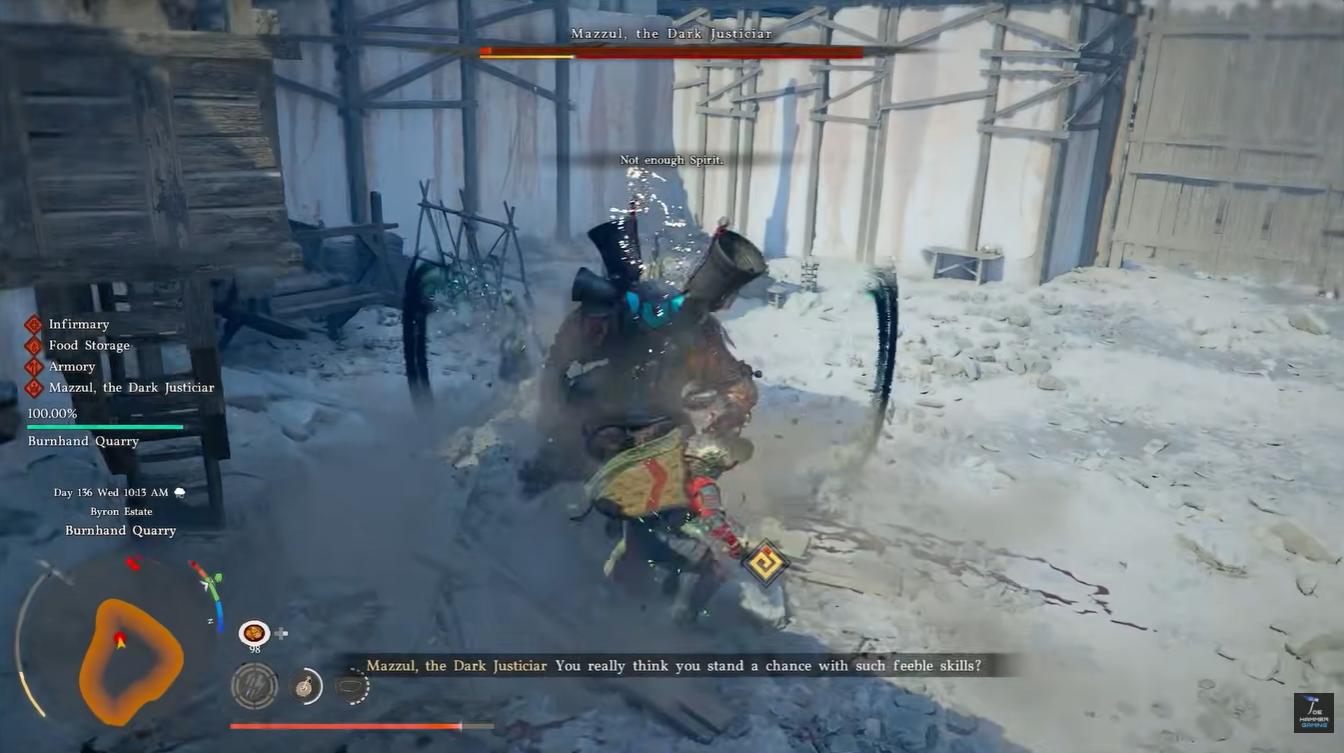
Task: Click the Infirmary quest diamond icon
Action: pyautogui.click(x=33, y=324)
